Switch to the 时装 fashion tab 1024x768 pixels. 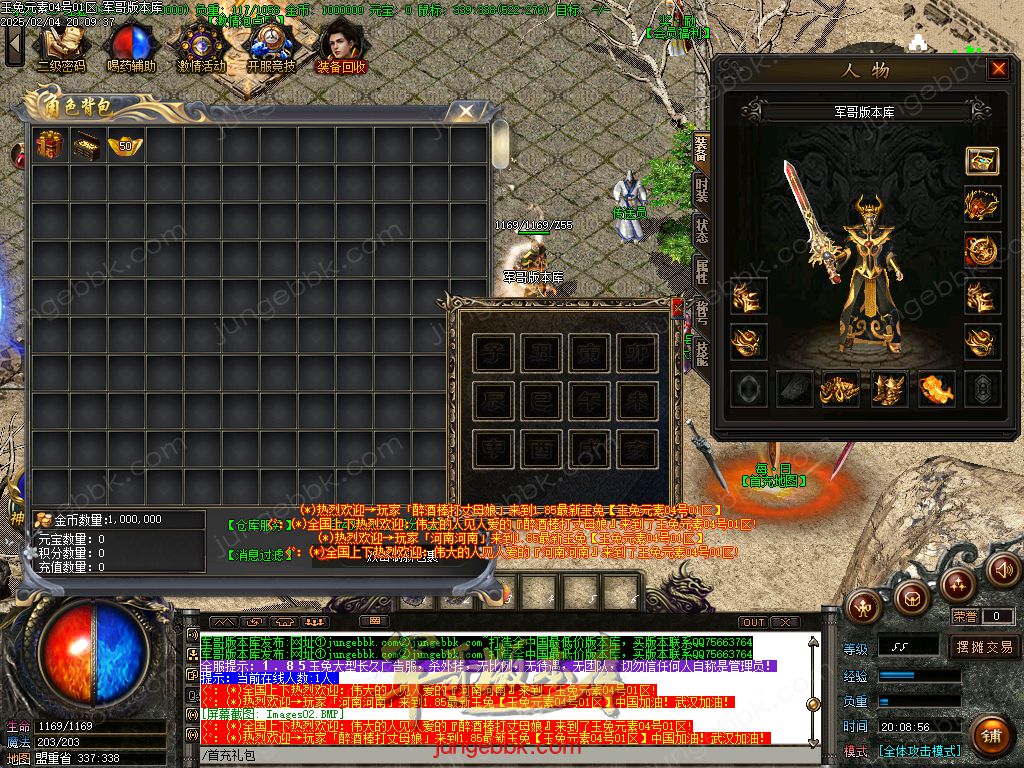[x=701, y=190]
